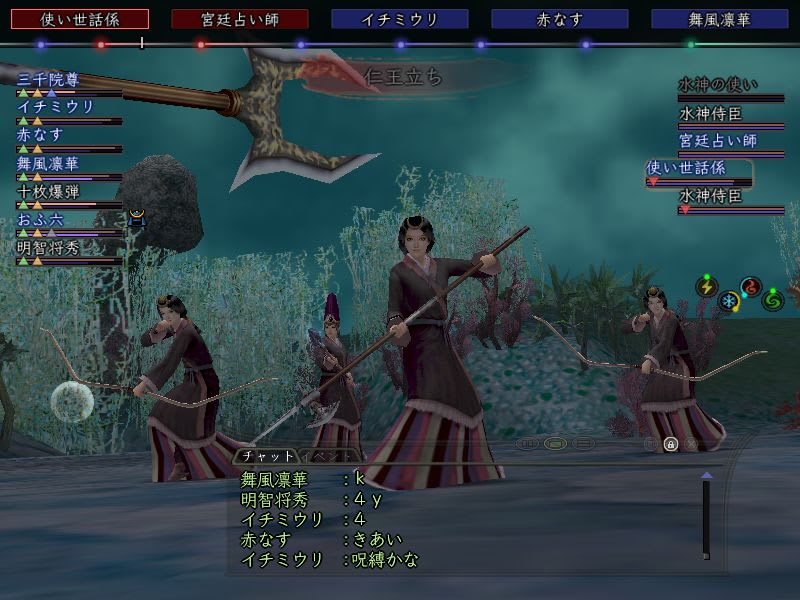The height and width of the screenshot is (600, 800).
Task: Target the enemy 水神の使い
Action: (x=718, y=85)
